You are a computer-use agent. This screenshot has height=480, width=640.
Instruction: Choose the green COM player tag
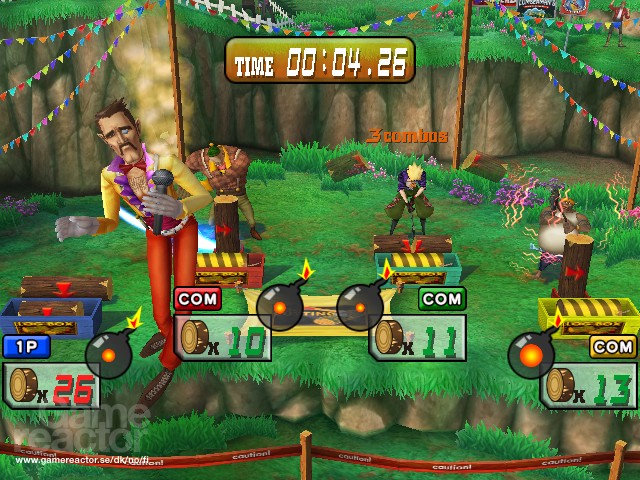(442, 298)
